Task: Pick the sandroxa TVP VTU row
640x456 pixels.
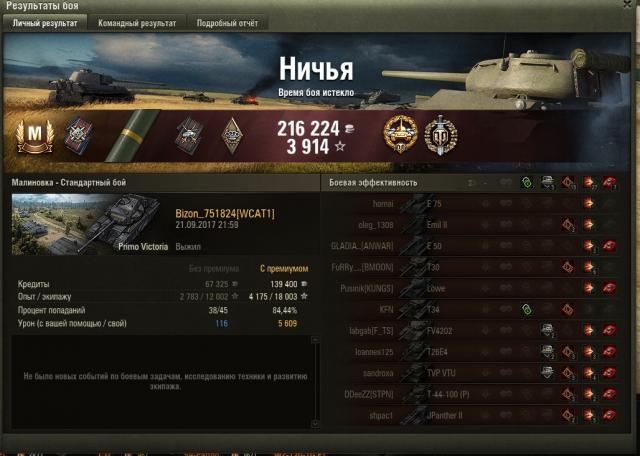Action: (470, 373)
